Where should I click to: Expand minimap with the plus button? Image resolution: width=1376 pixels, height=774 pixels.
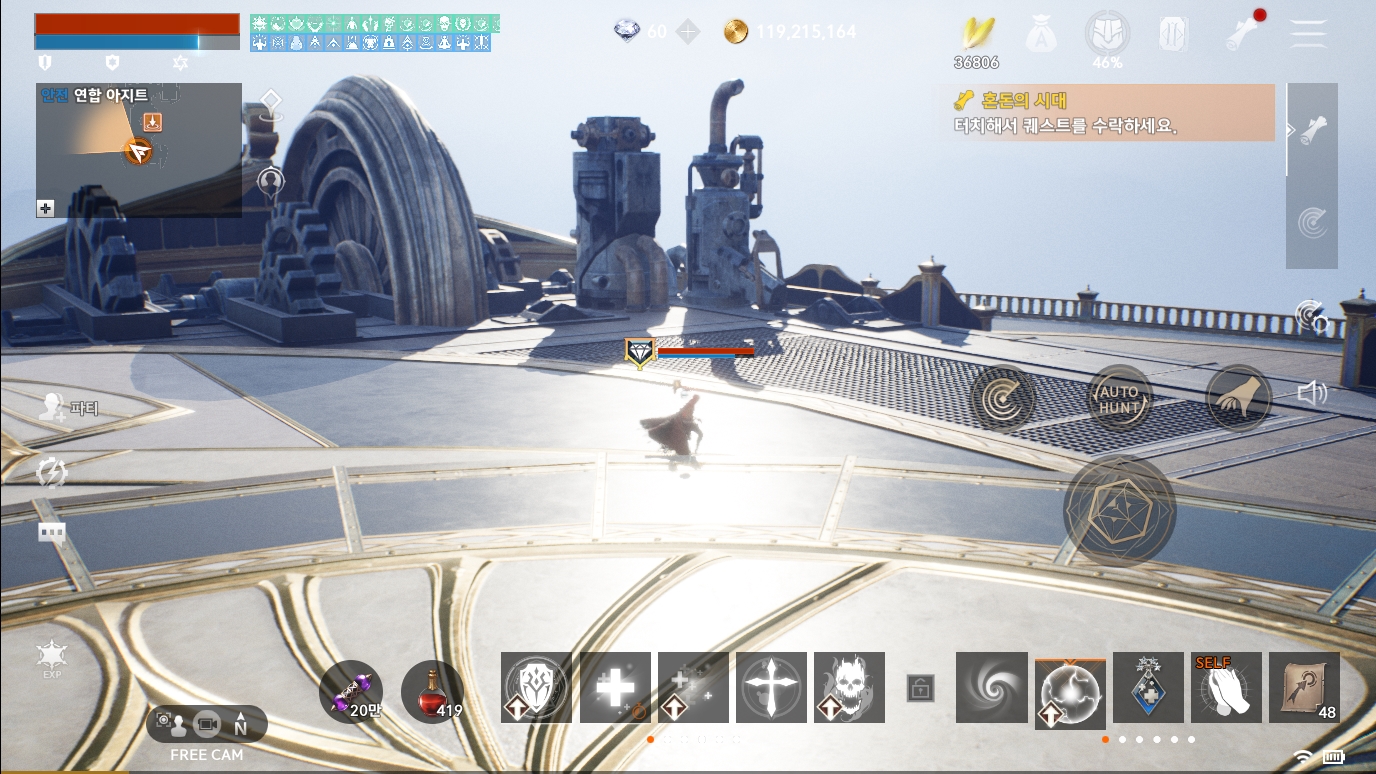pyautogui.click(x=45, y=208)
